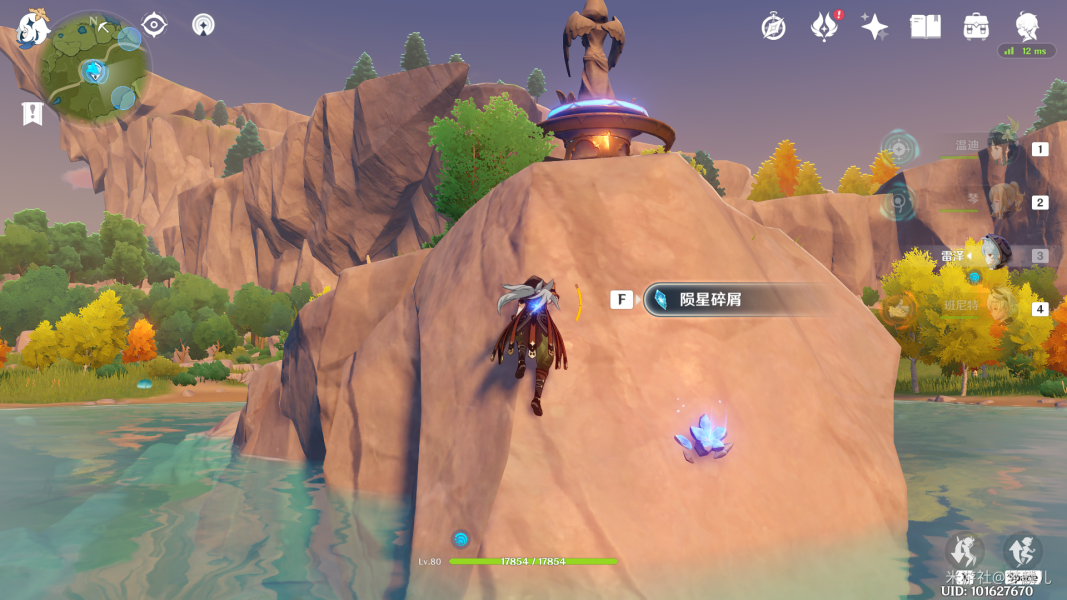Click the swirl bubble beside 琴
This screenshot has height=600, width=1067.
898,203
